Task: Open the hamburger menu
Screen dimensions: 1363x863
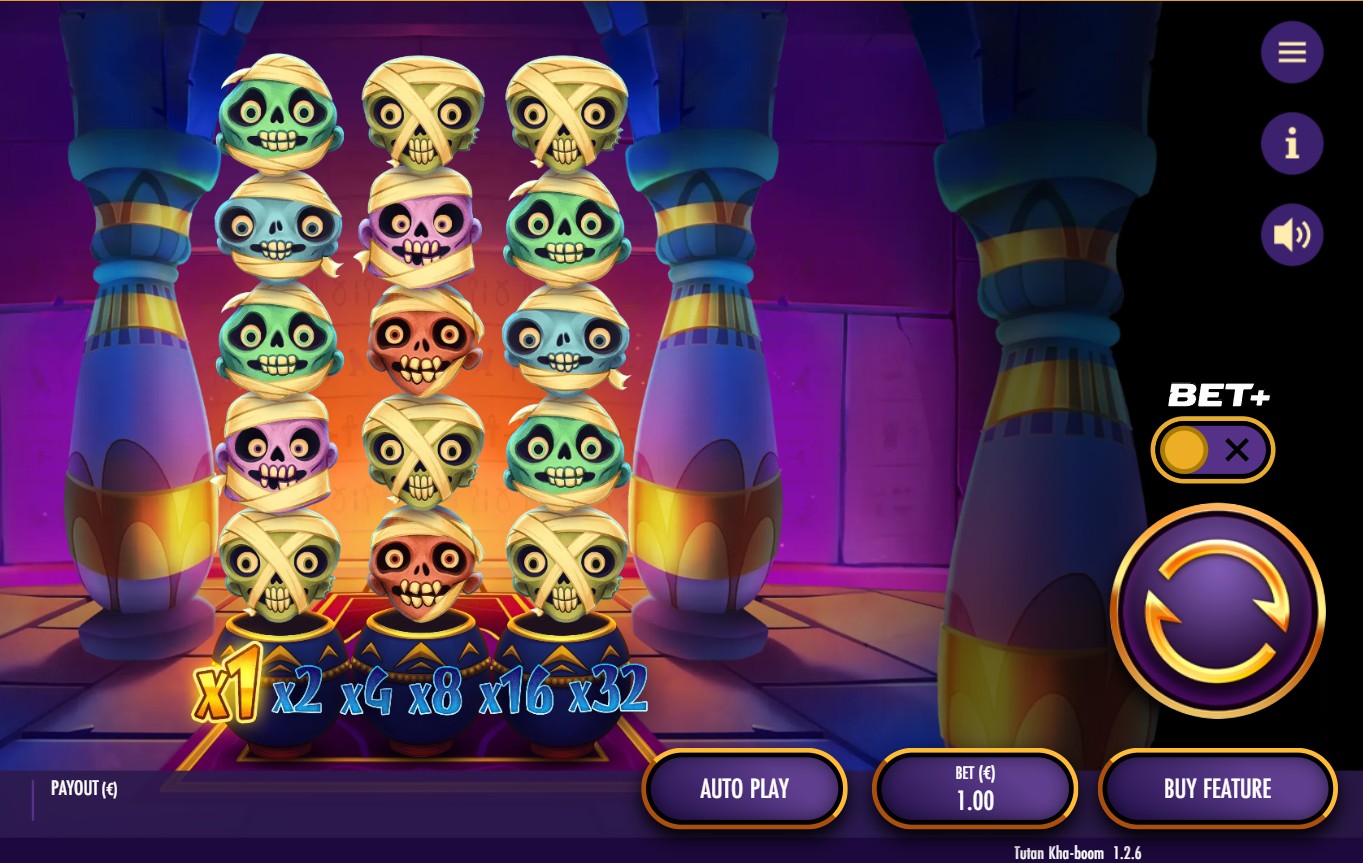Action: (x=1292, y=52)
